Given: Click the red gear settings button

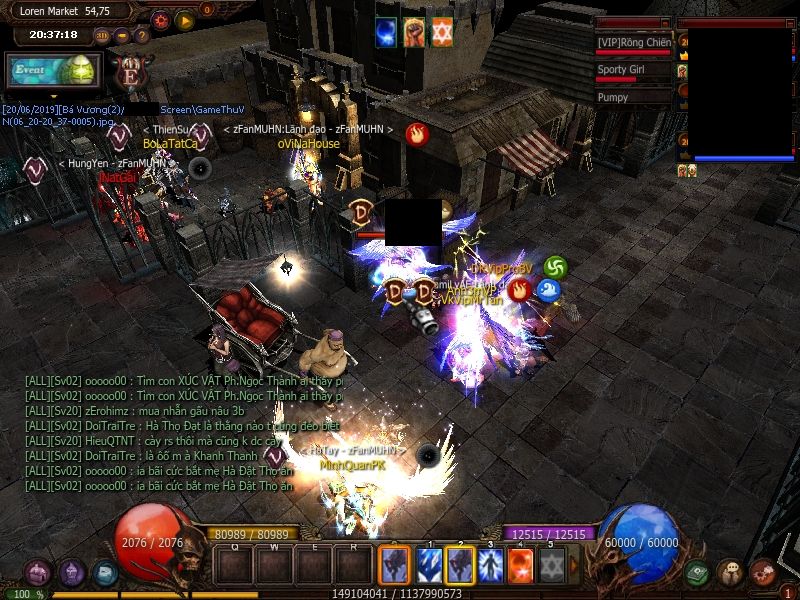Looking at the screenshot, I should pyautogui.click(x=161, y=19).
